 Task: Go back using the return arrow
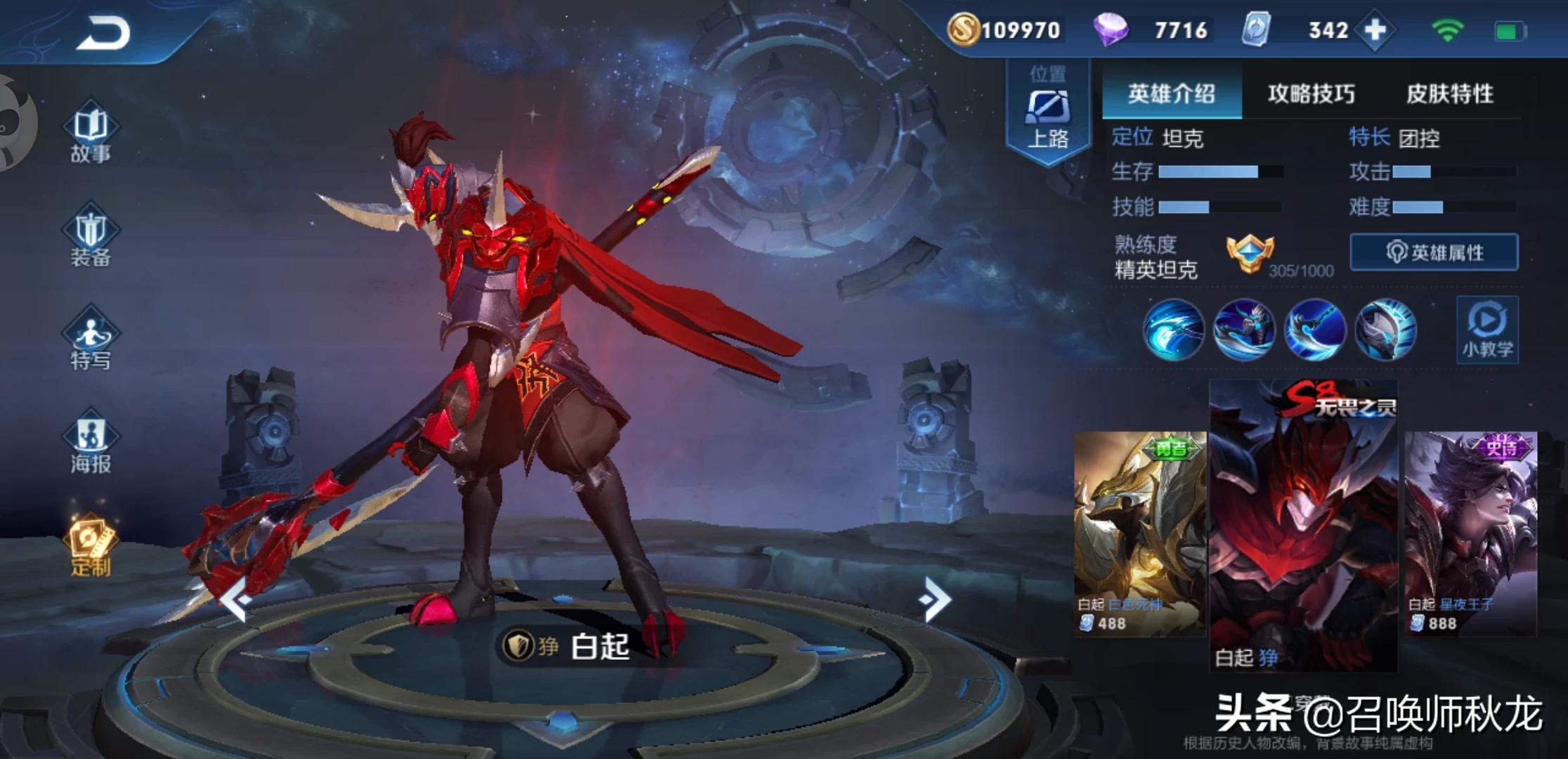(x=104, y=33)
